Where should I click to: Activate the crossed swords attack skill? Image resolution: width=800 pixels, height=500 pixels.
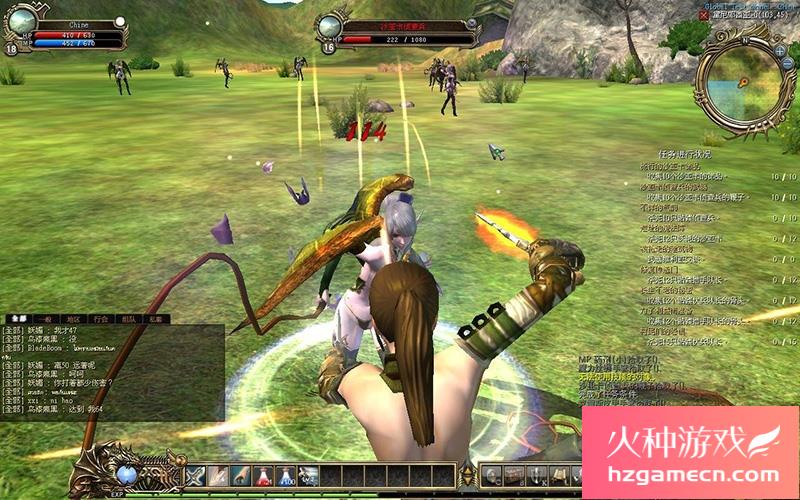[x=195, y=476]
